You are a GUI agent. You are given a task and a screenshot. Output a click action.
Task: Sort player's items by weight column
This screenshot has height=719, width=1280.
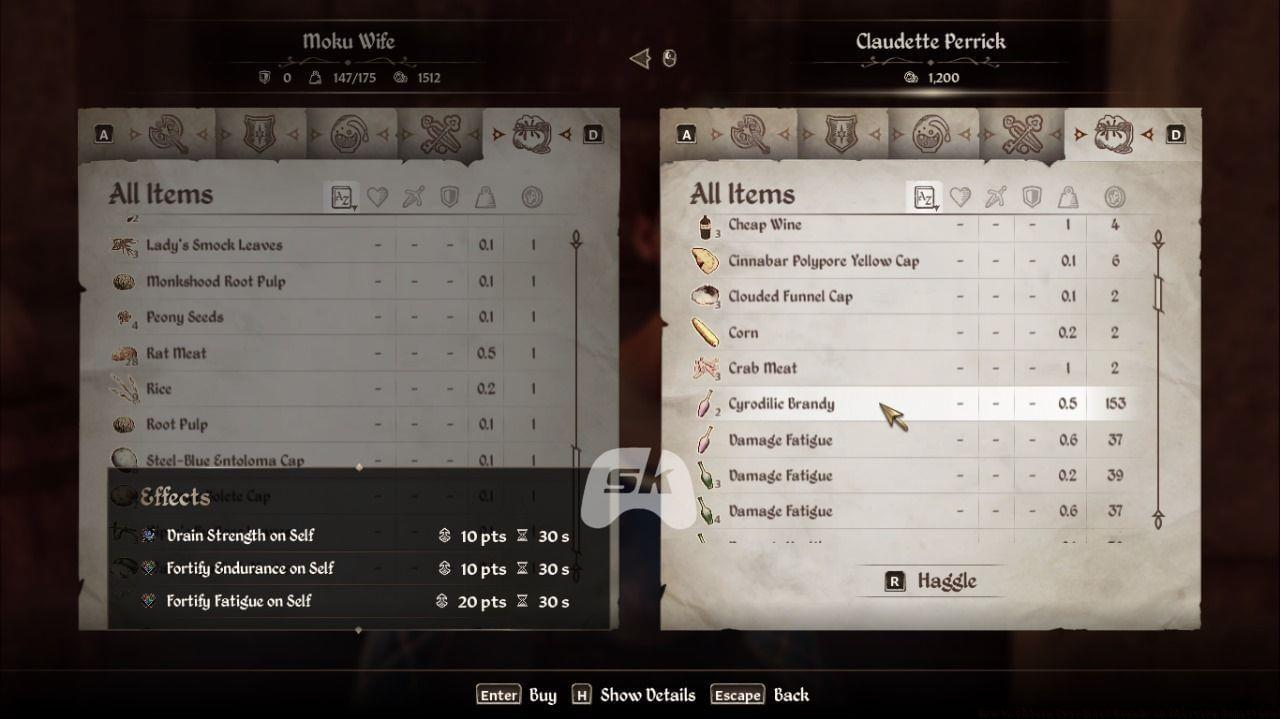486,197
